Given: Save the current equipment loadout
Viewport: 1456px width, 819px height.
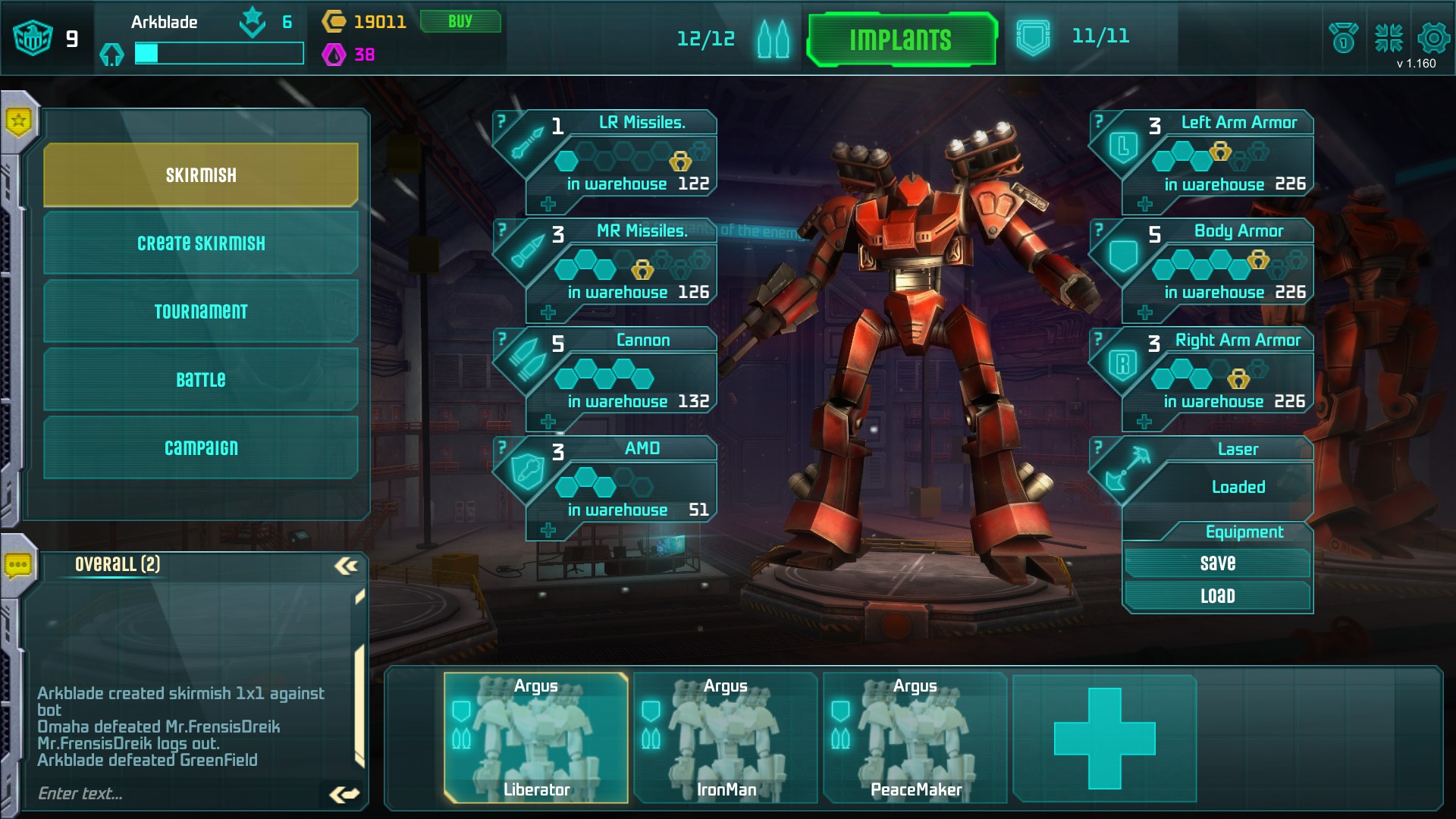Looking at the screenshot, I should click(x=1217, y=563).
